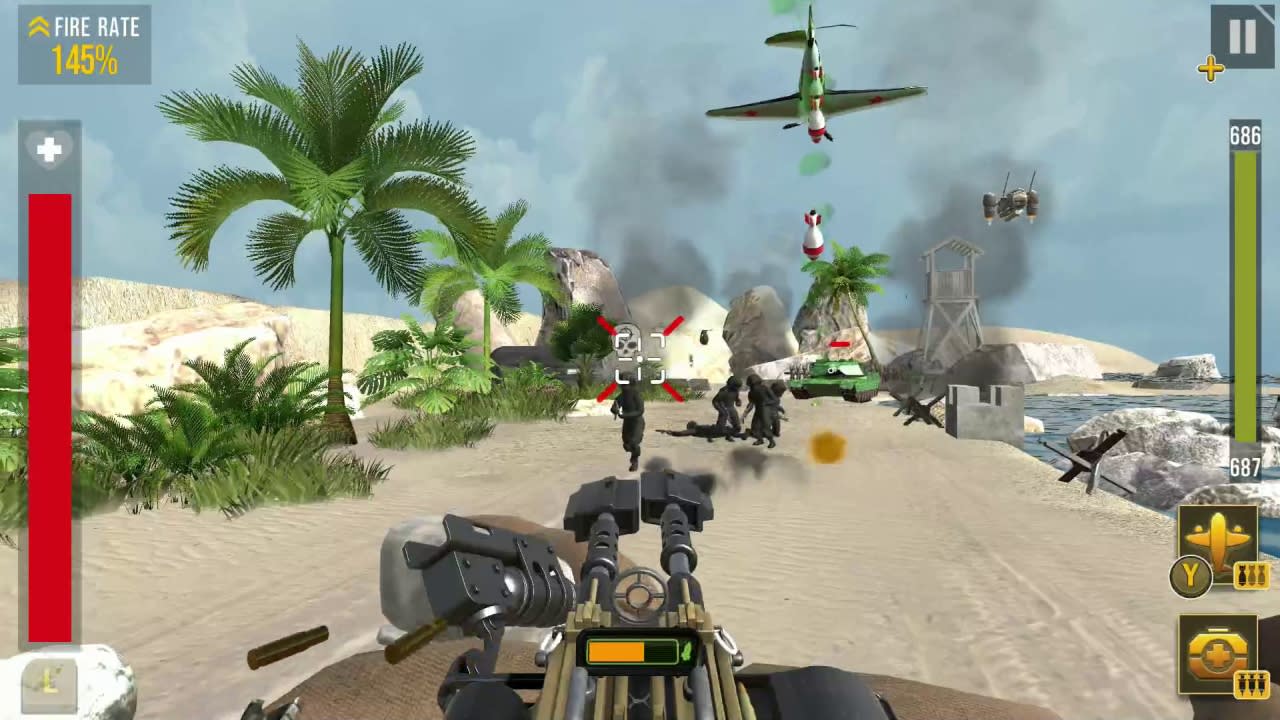Tap the counter showing 687
This screenshot has height=720, width=1280.
point(1245,466)
